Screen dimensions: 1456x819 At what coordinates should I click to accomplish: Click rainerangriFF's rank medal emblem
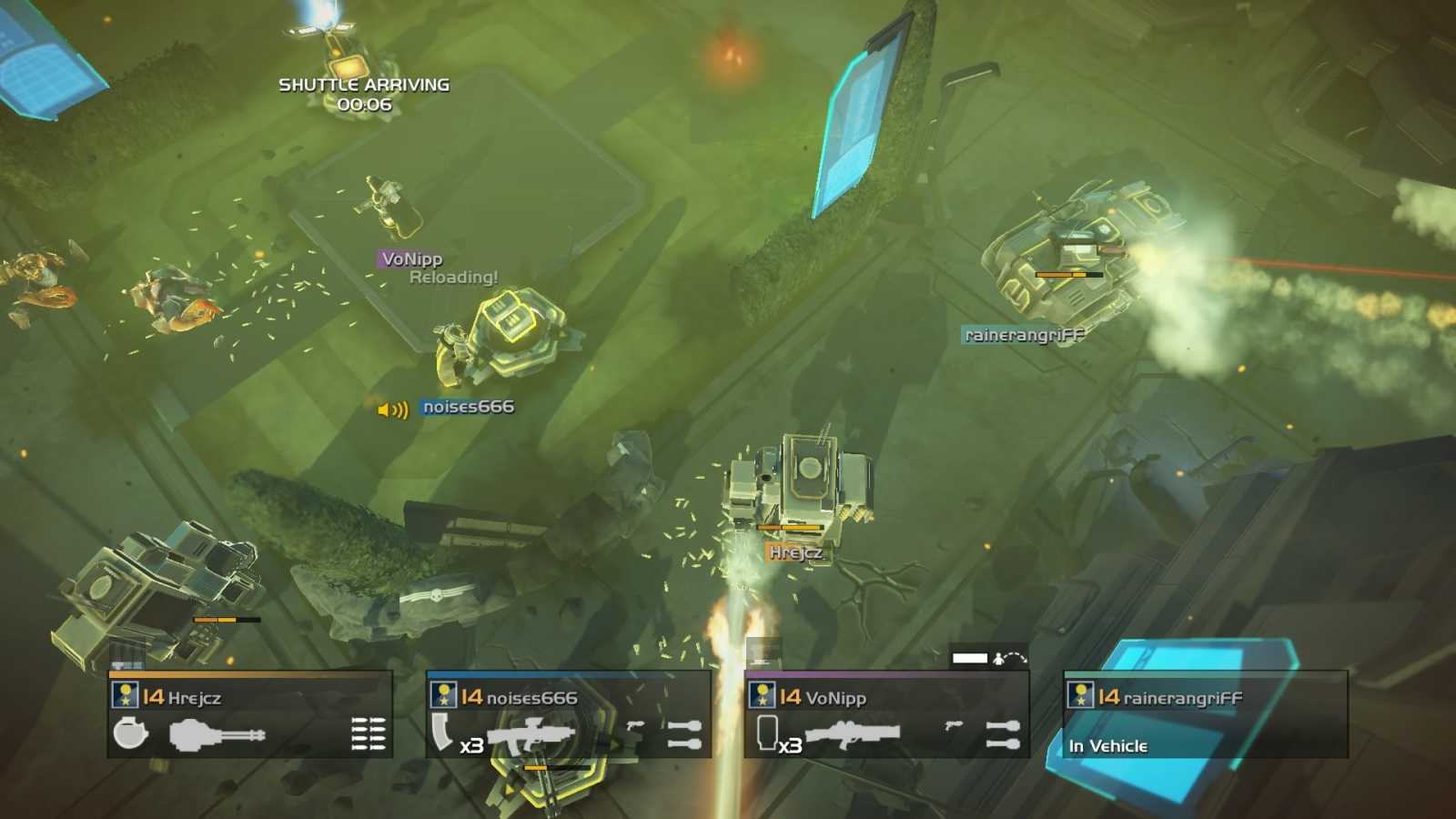coord(1079,698)
